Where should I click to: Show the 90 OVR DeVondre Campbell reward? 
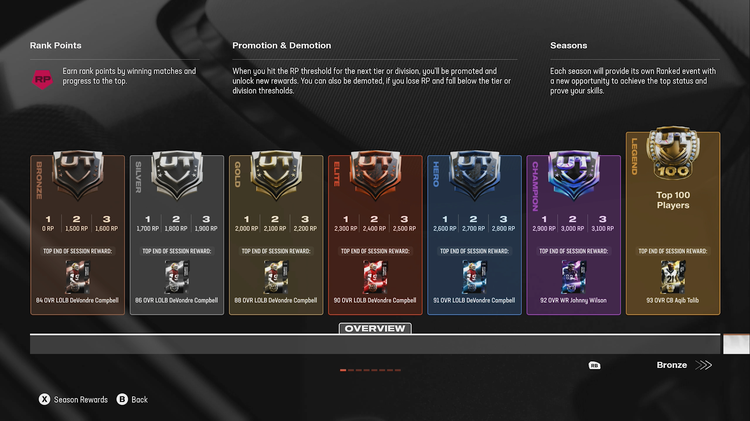click(x=375, y=276)
